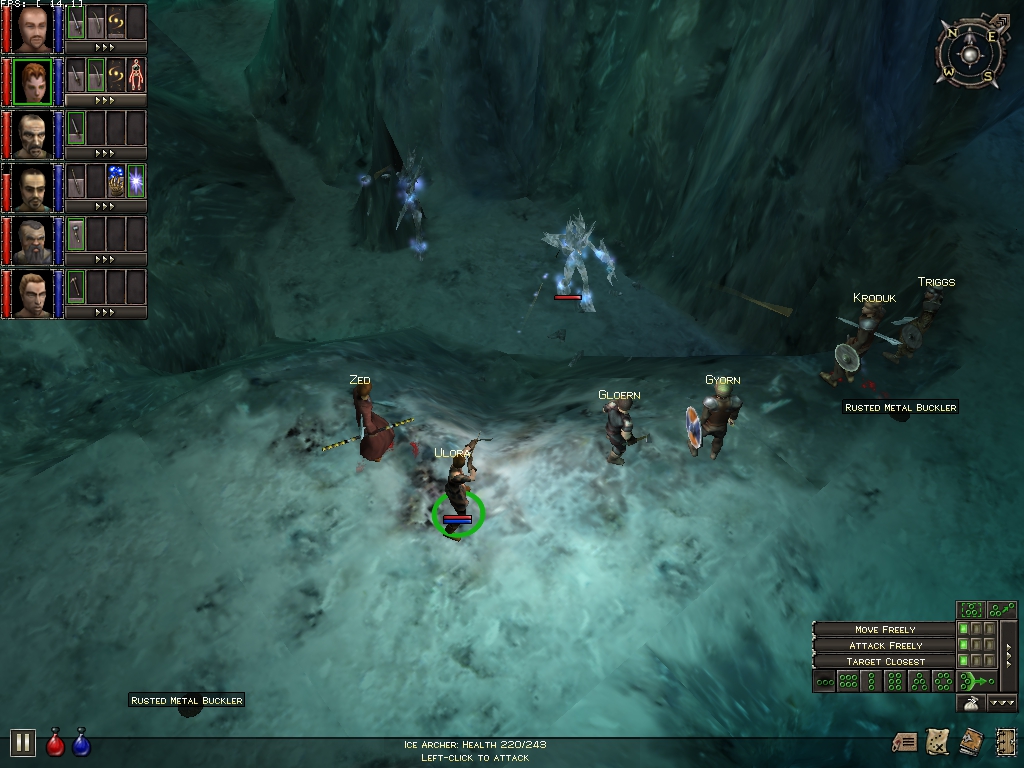Open the journal book
1024x768 pixels.
[x=971, y=742]
